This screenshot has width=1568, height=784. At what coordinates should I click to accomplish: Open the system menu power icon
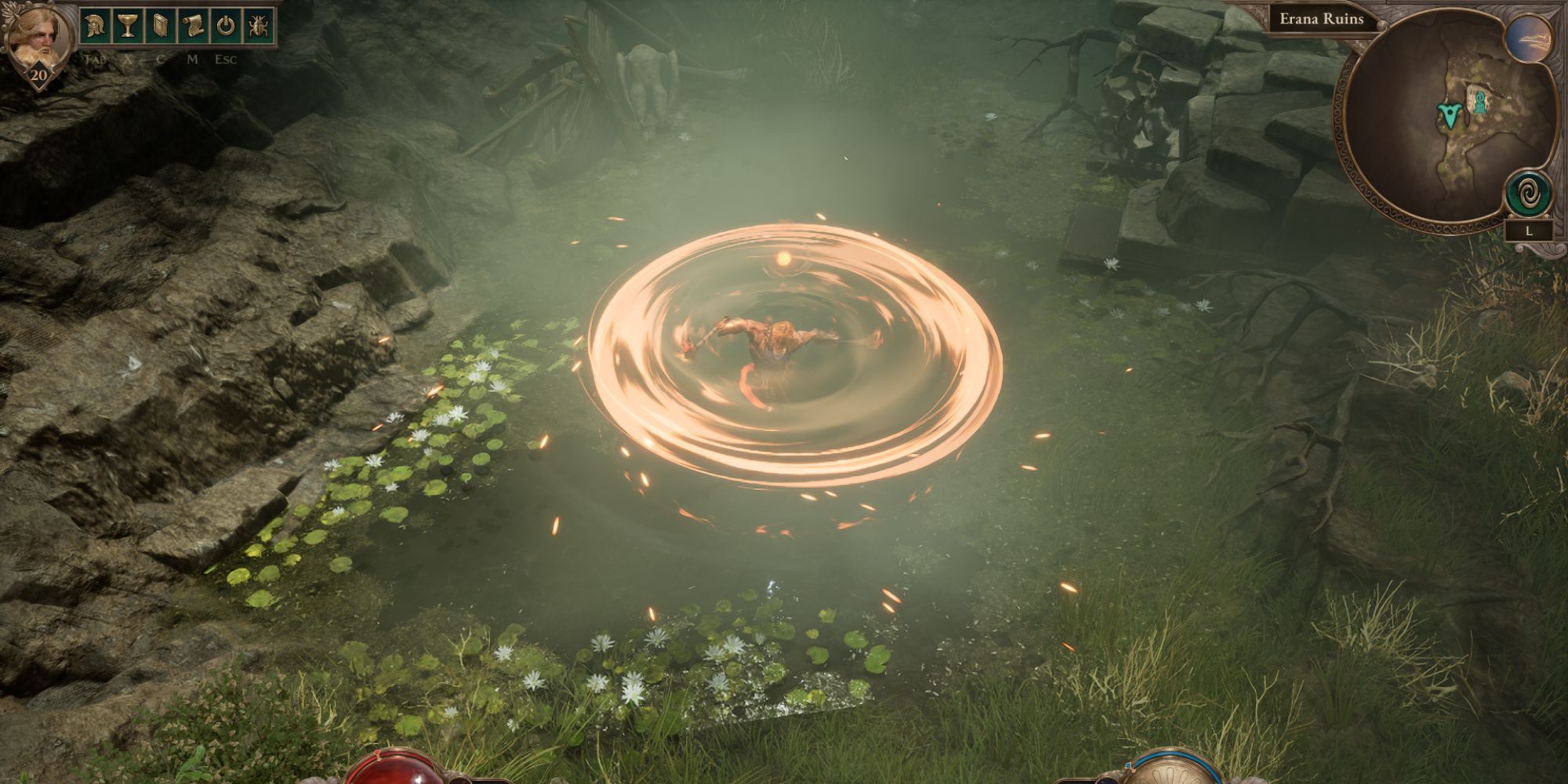pos(226,25)
